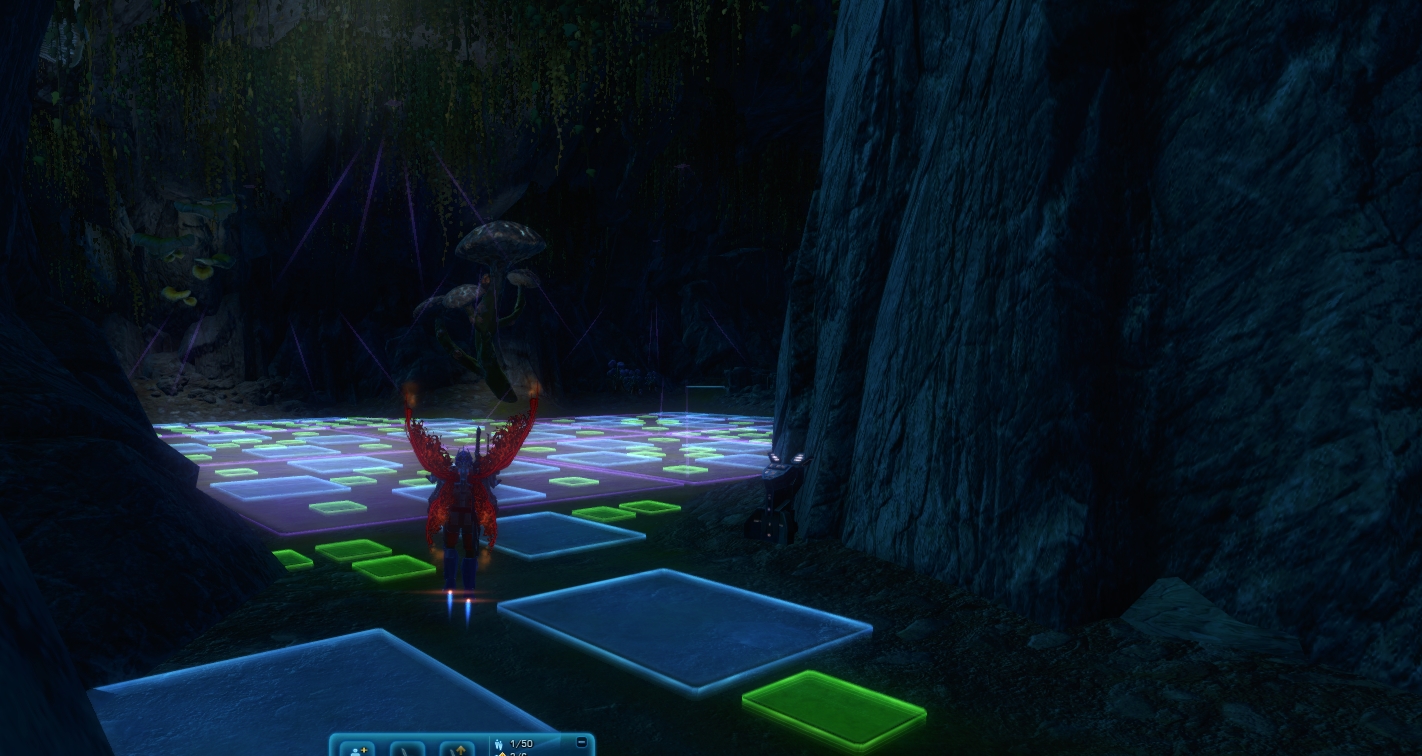Viewport: 1422px width, 756px height.
Task: Select the icon with the yellow up arrow
Action: (457, 748)
